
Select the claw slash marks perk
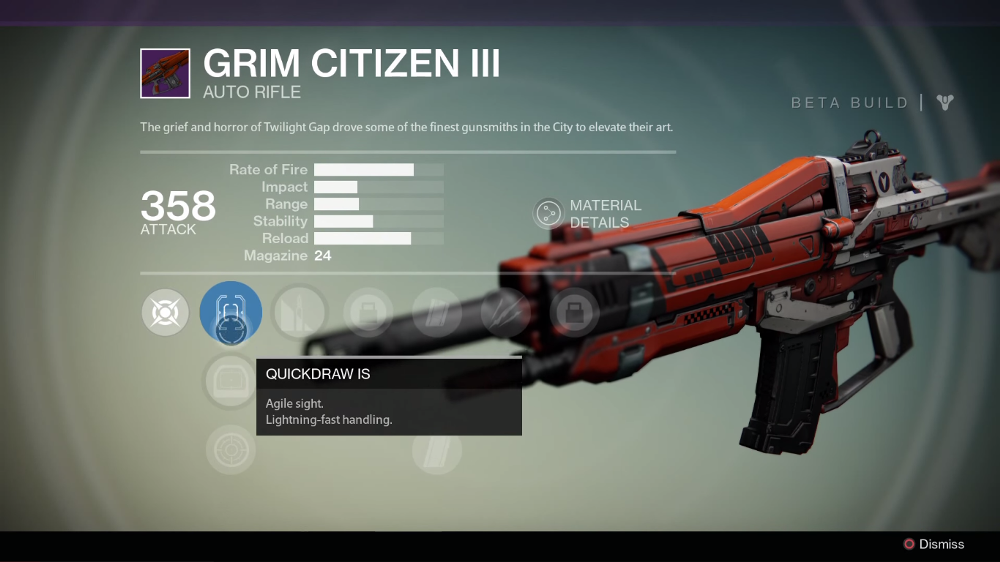point(505,313)
